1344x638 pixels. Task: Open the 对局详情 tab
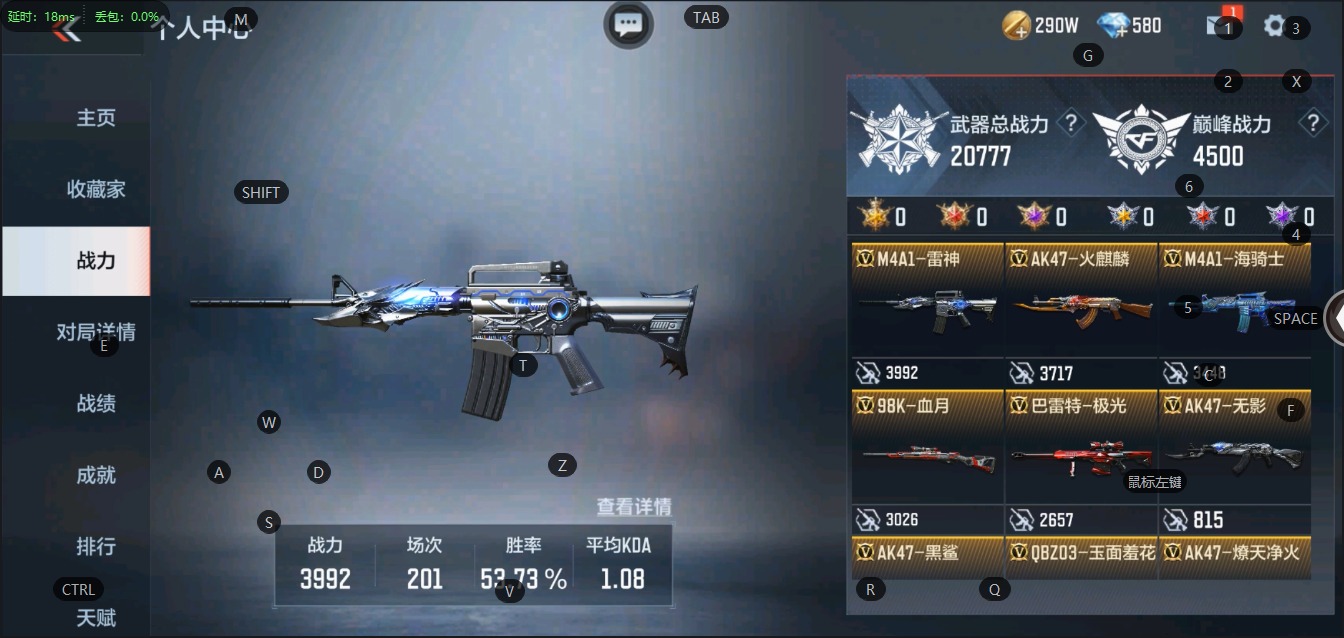tap(96, 332)
